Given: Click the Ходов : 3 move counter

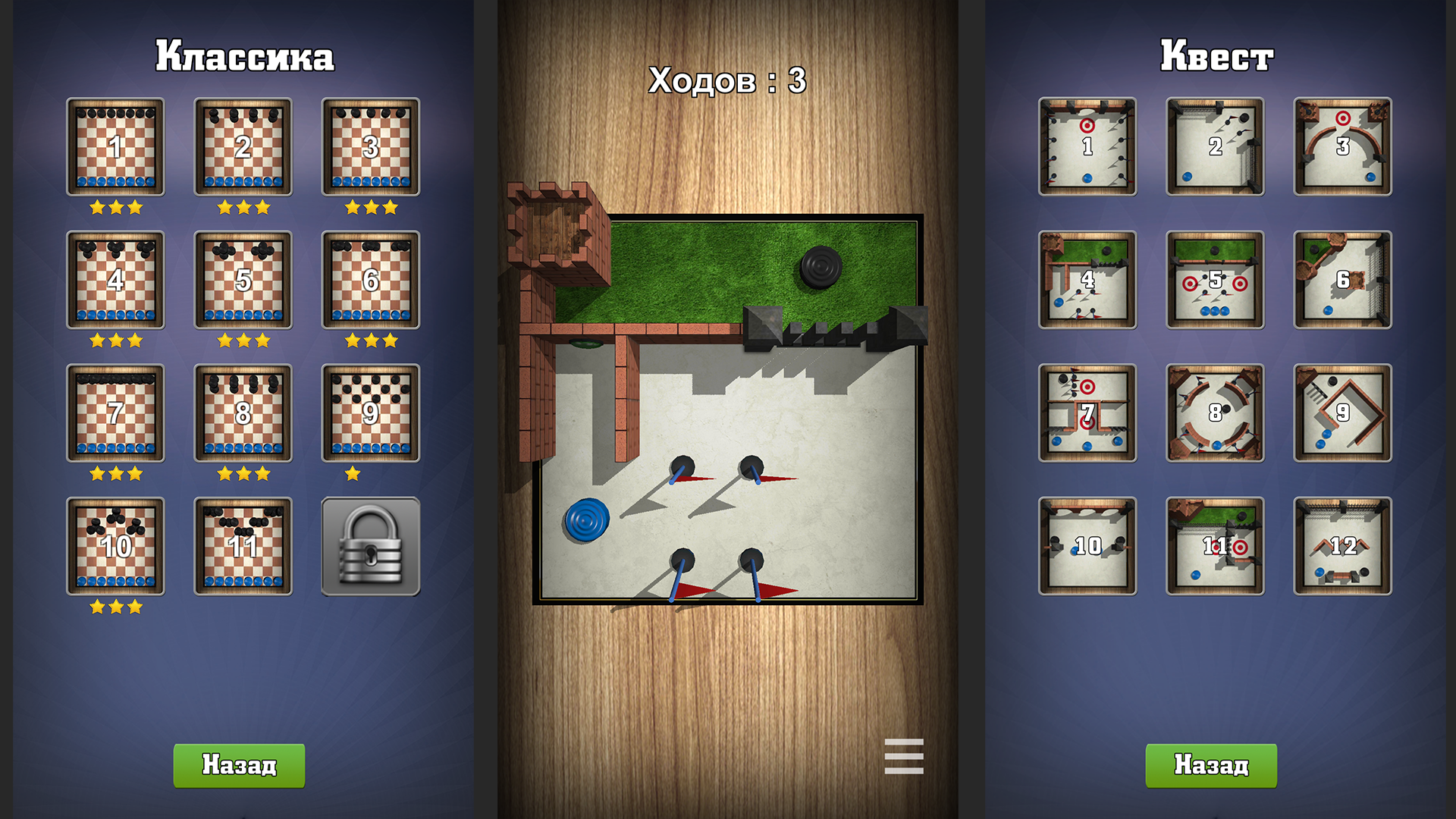Looking at the screenshot, I should pos(726,78).
